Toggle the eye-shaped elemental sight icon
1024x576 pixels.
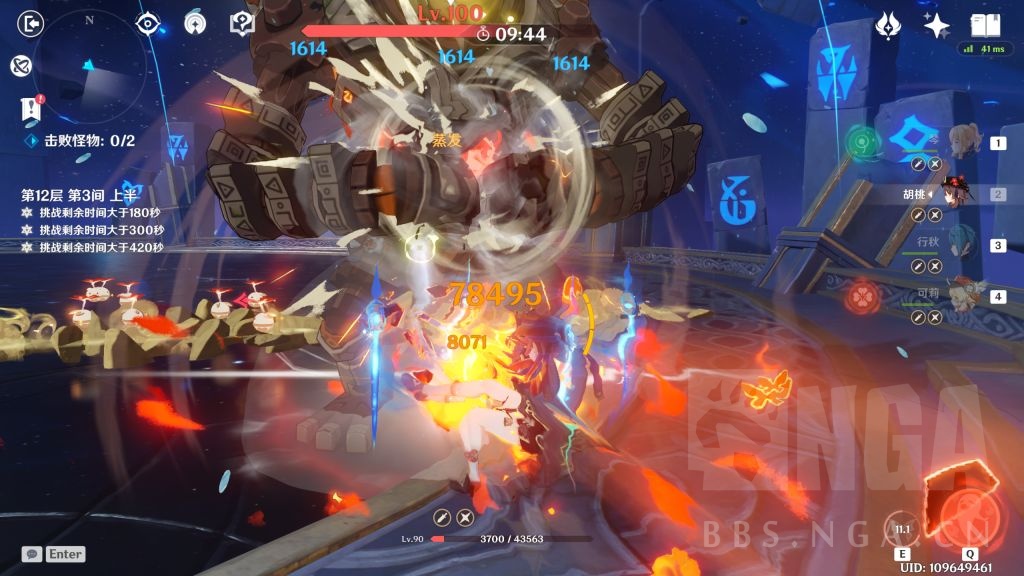click(x=148, y=23)
